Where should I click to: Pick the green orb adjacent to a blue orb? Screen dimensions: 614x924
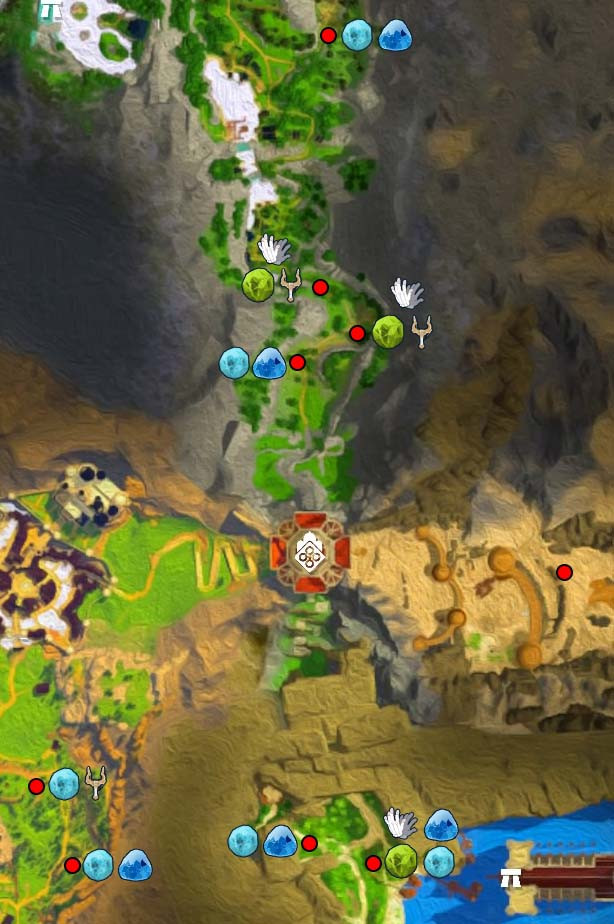click(401, 860)
